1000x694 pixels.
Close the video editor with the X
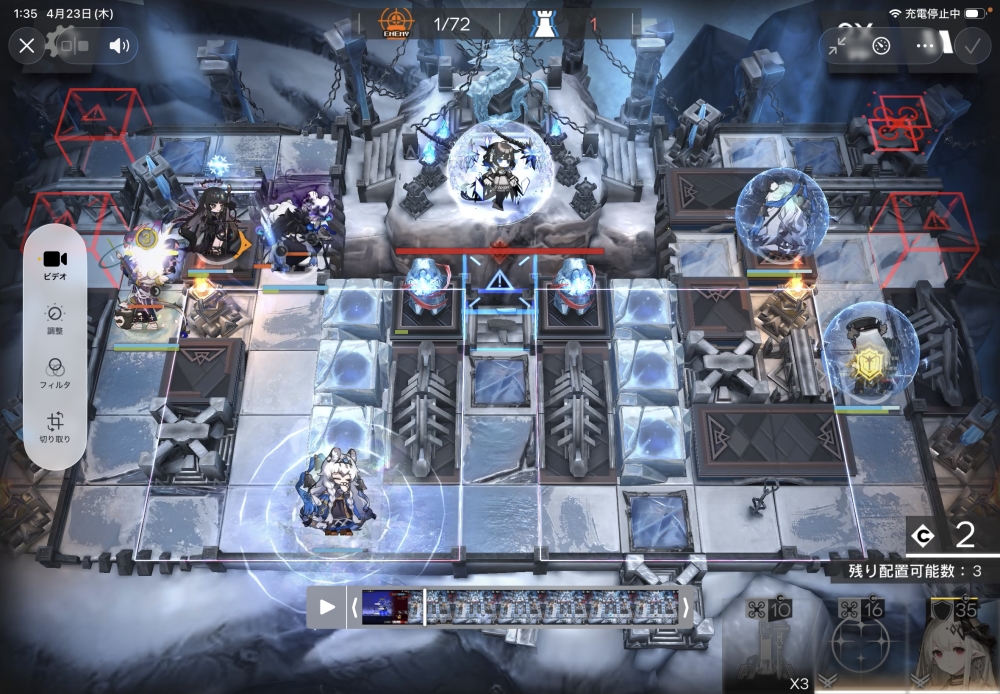coord(27,46)
